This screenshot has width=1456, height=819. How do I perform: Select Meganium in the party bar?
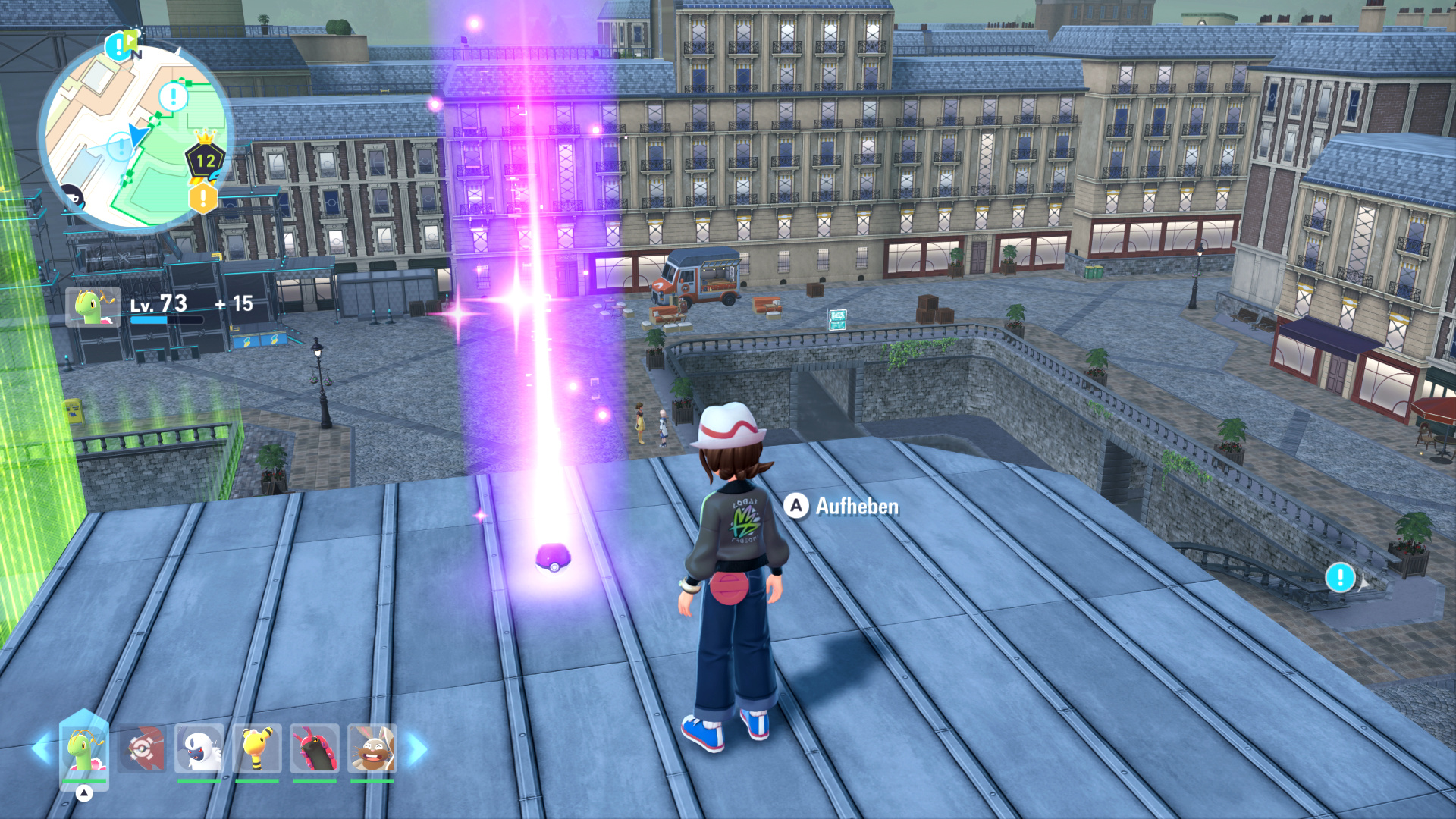84,749
